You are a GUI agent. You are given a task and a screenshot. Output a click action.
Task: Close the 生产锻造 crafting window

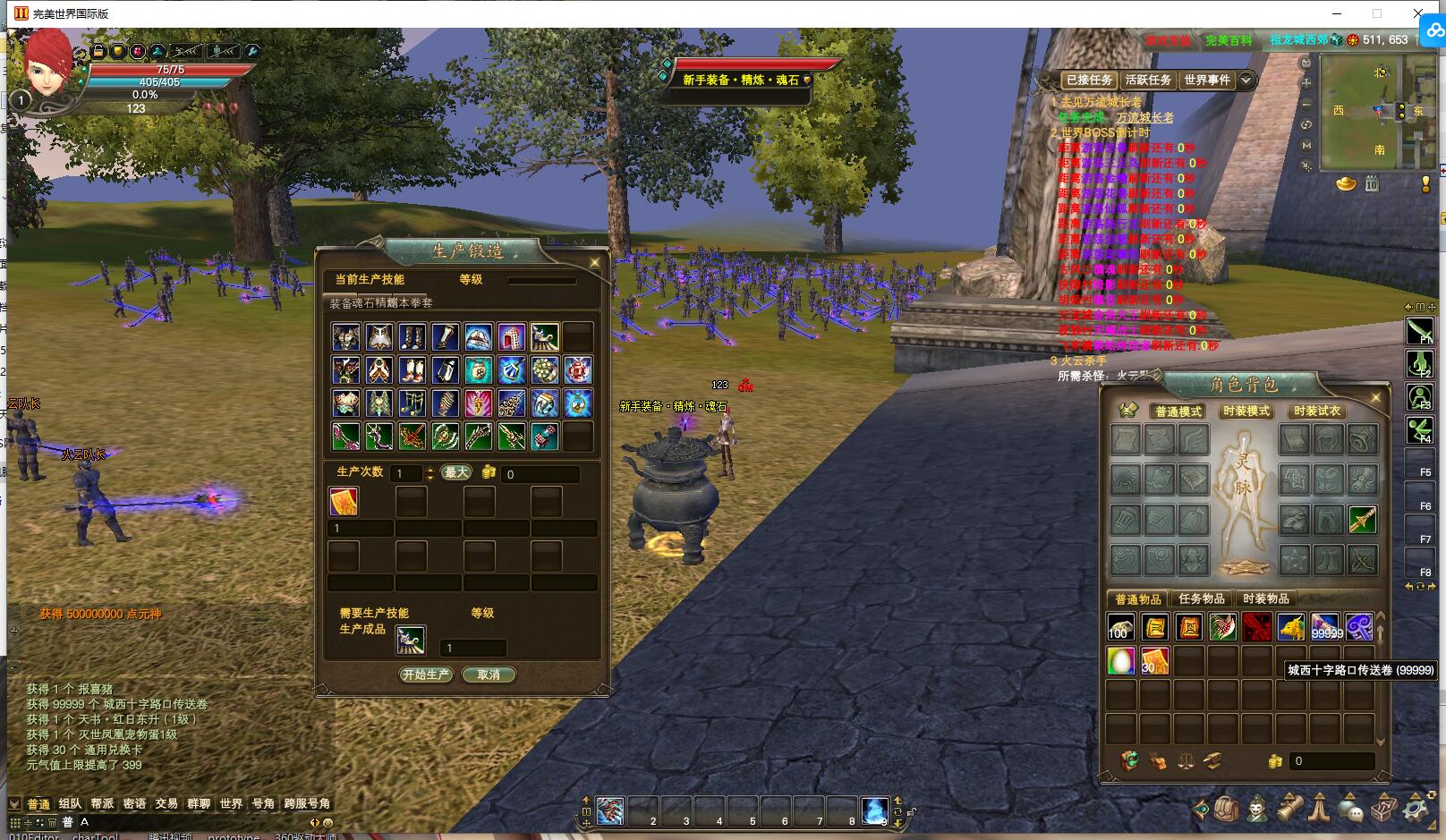(x=595, y=262)
